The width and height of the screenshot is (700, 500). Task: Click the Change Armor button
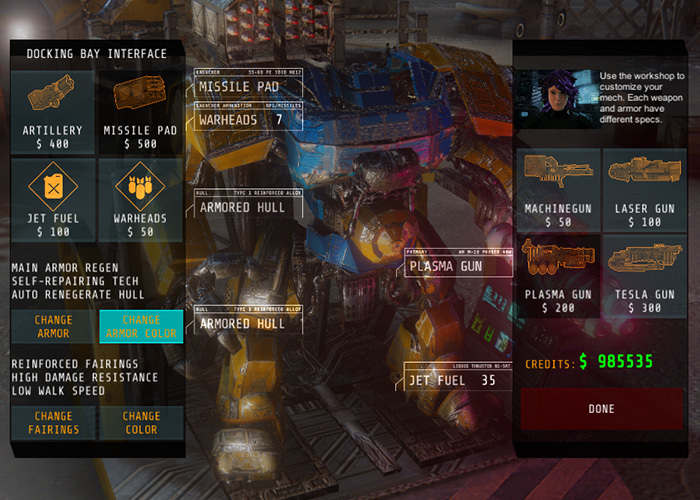coord(53,326)
